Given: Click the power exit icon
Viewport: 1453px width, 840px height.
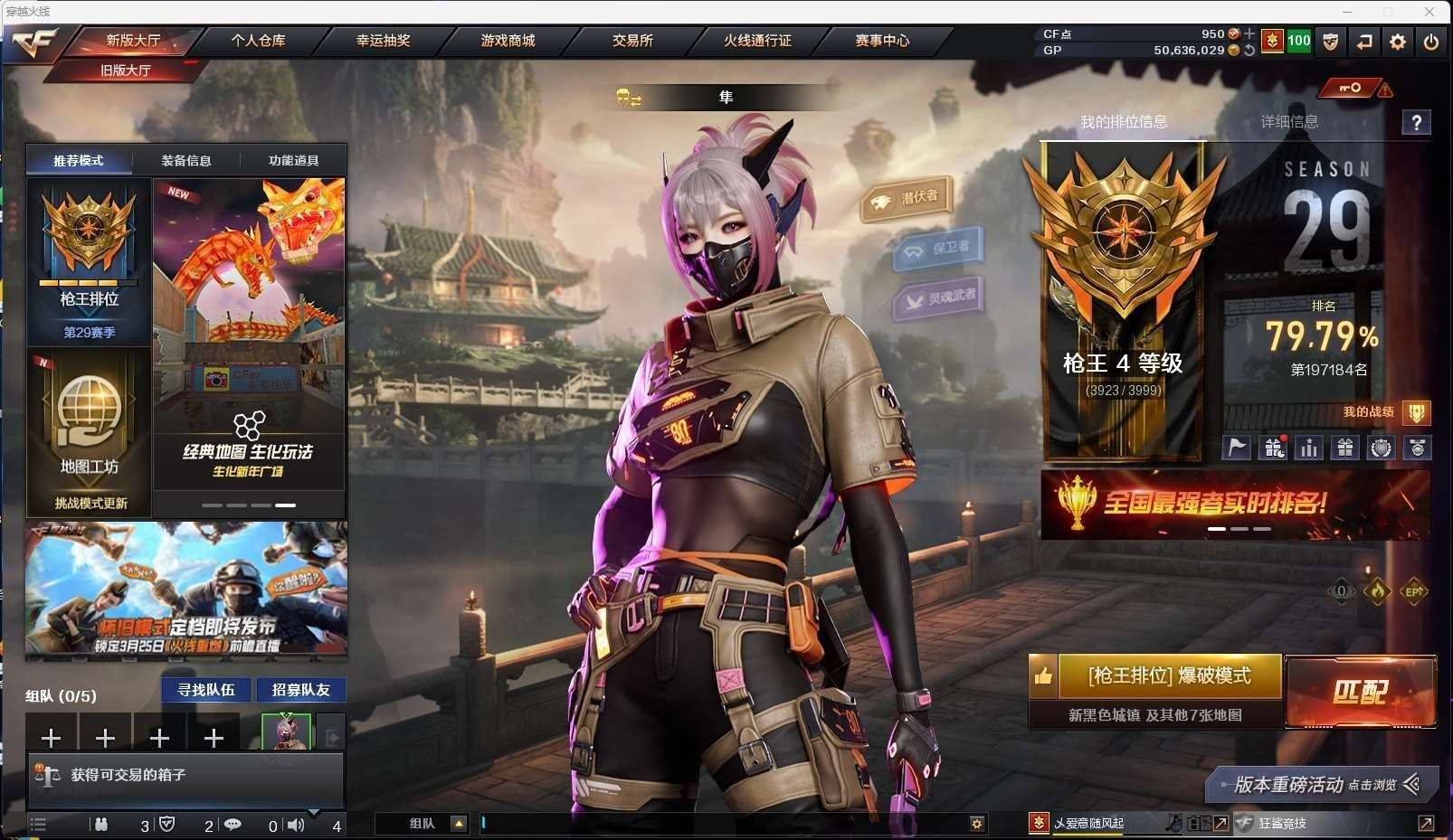Looking at the screenshot, I should coord(1431,42).
